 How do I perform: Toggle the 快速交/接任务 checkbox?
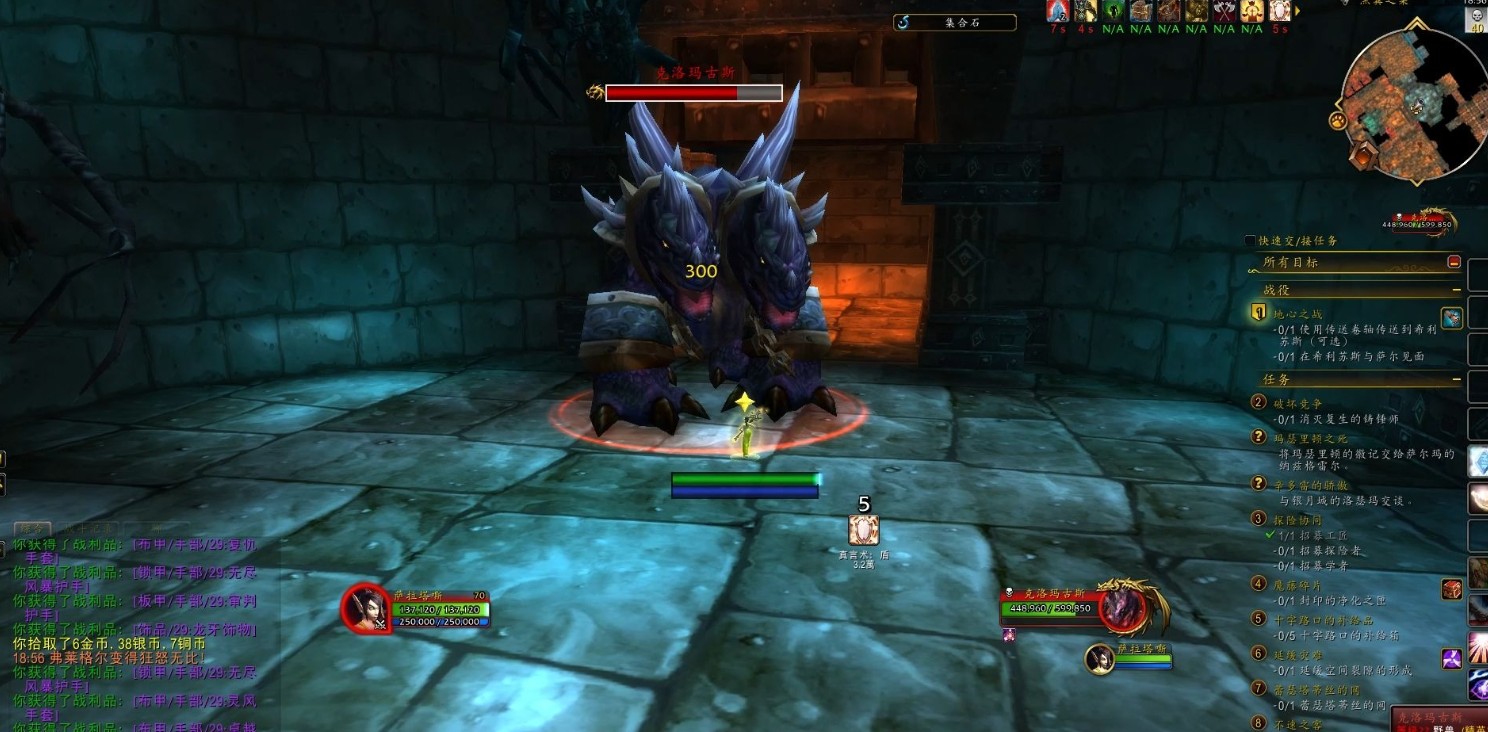pyautogui.click(x=1250, y=241)
